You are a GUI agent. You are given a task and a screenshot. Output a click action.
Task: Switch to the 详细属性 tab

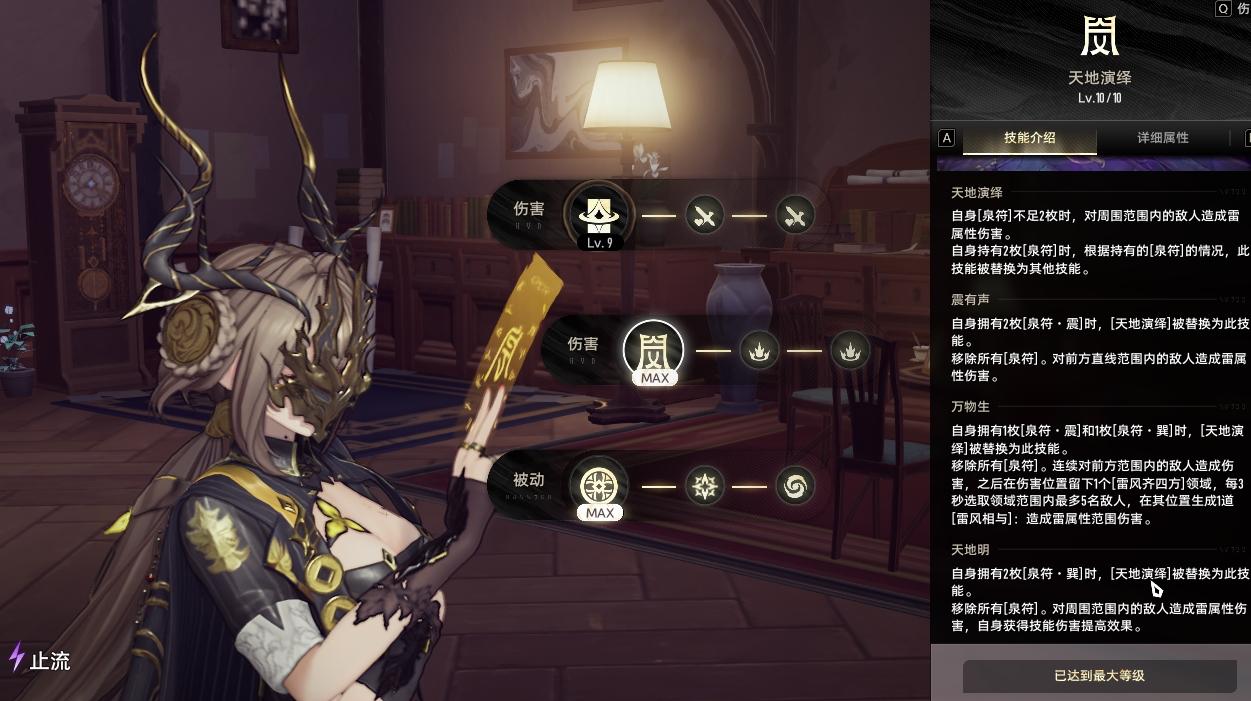point(1163,138)
